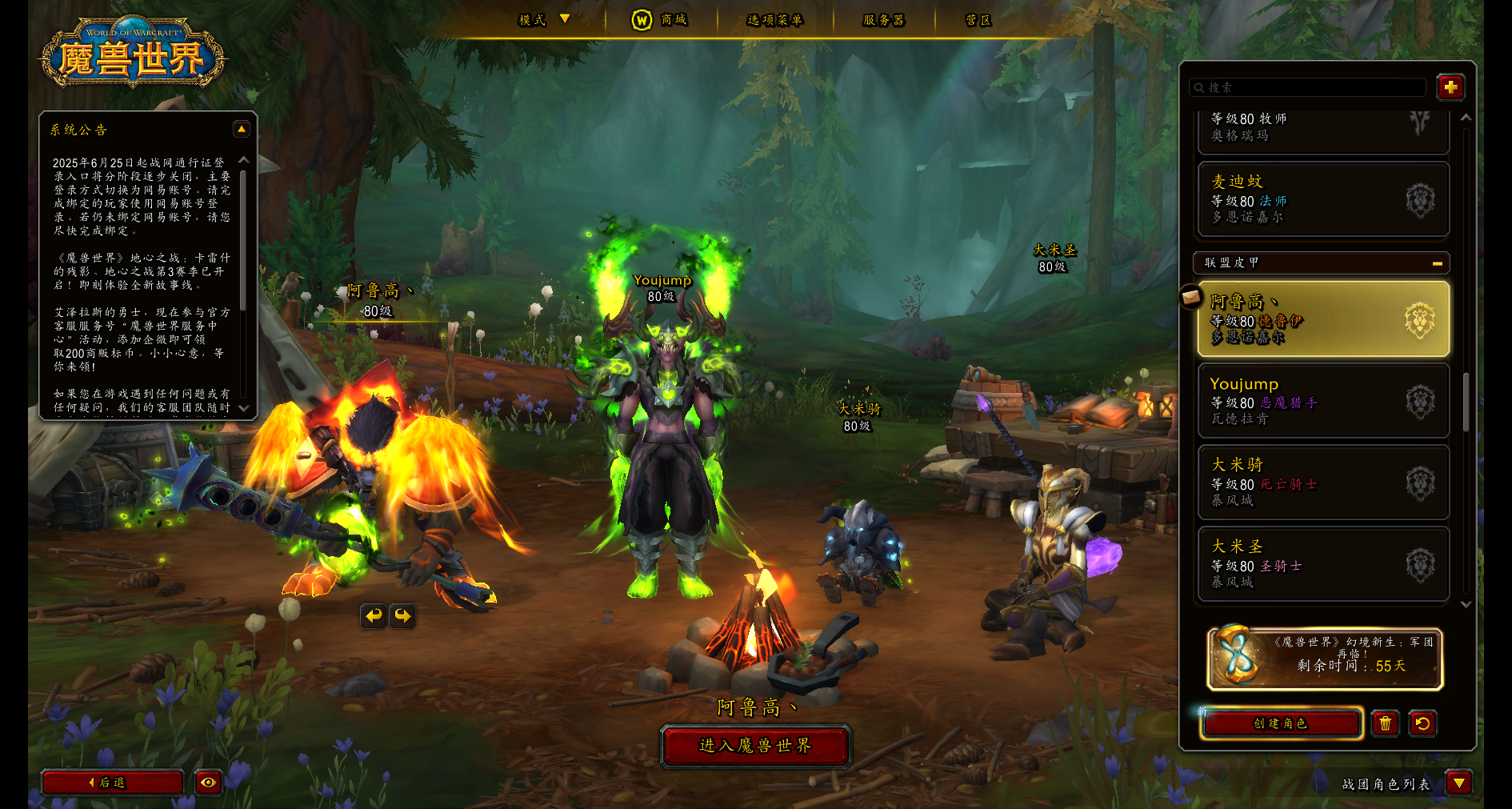
Task: Click the trash can delete character button
Action: pos(1385,723)
